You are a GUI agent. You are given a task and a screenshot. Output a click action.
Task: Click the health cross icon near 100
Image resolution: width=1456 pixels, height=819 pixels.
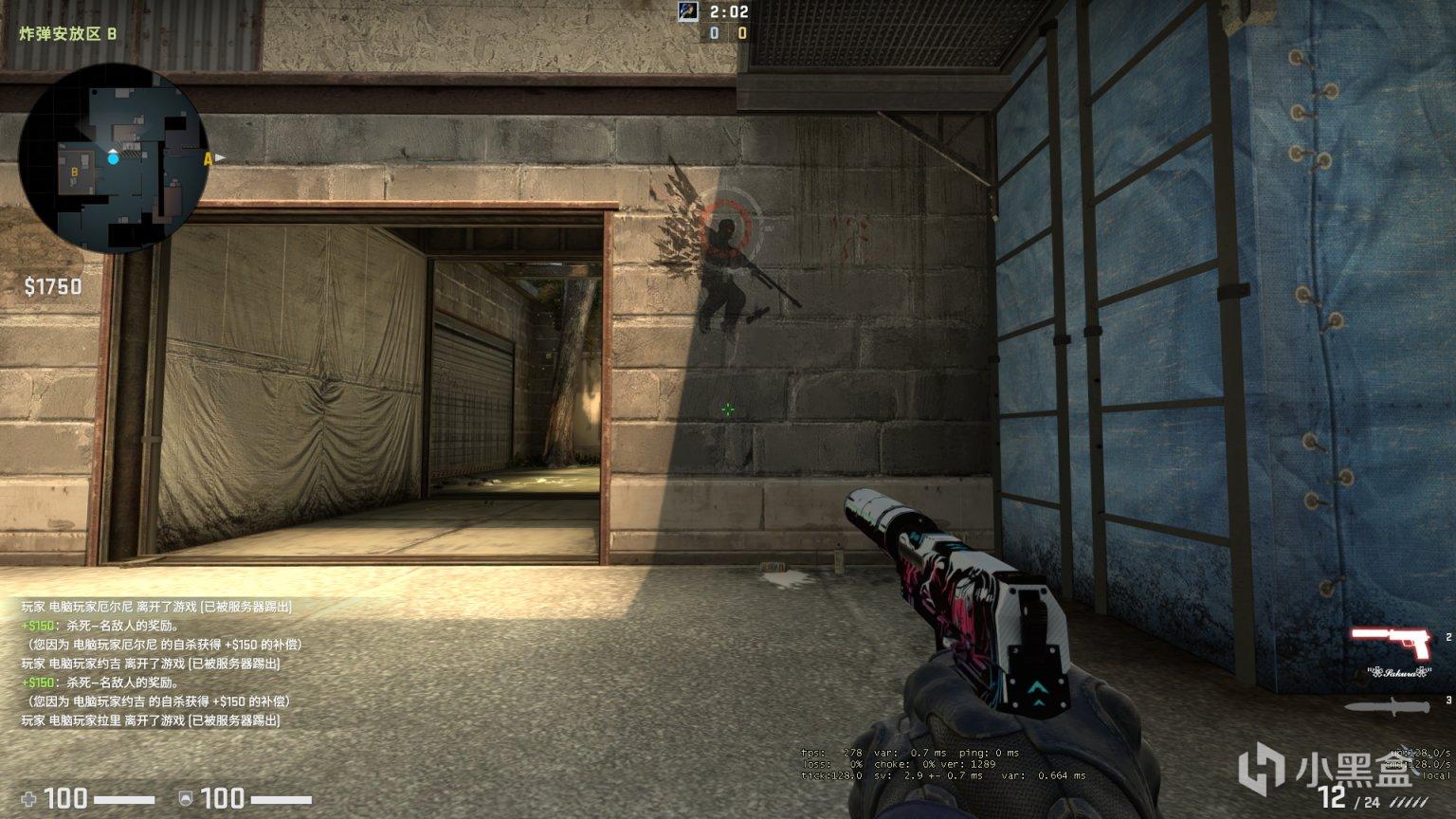28,801
